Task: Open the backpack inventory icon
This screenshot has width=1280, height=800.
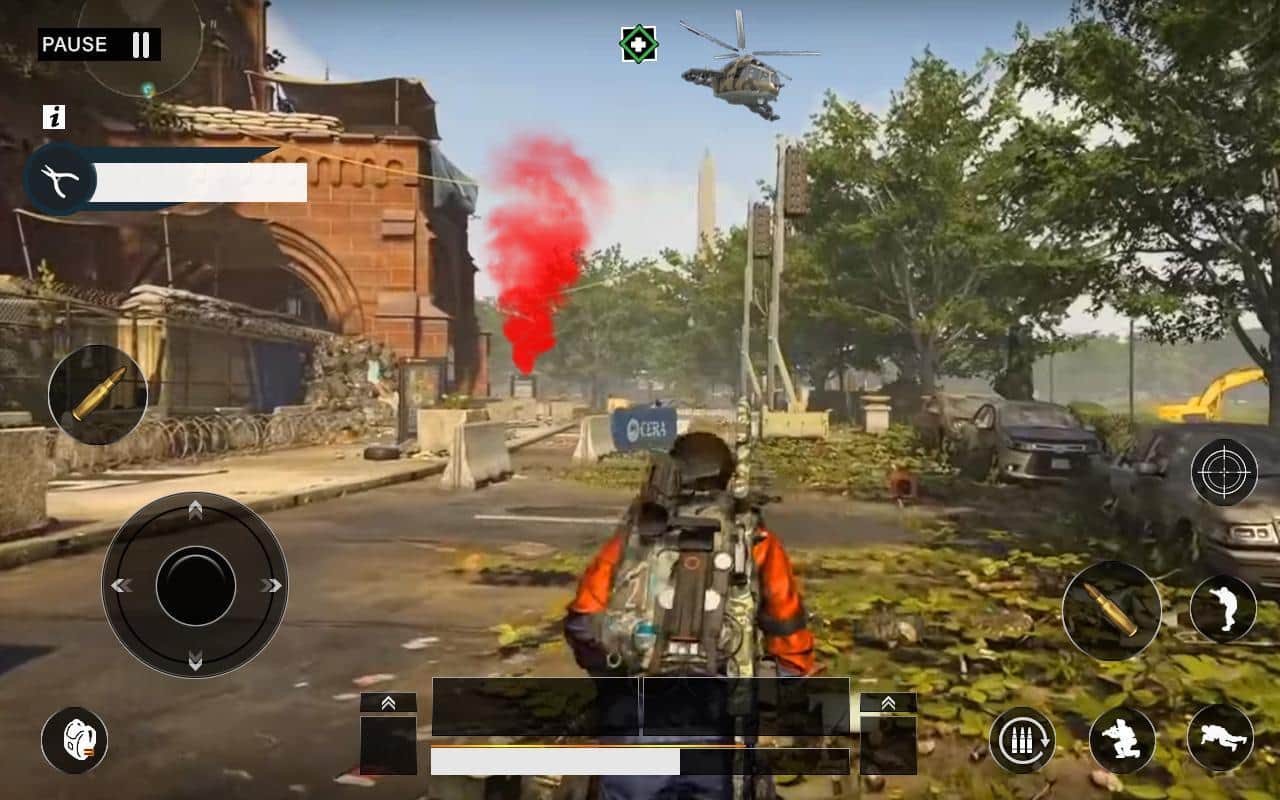Action: coord(75,740)
